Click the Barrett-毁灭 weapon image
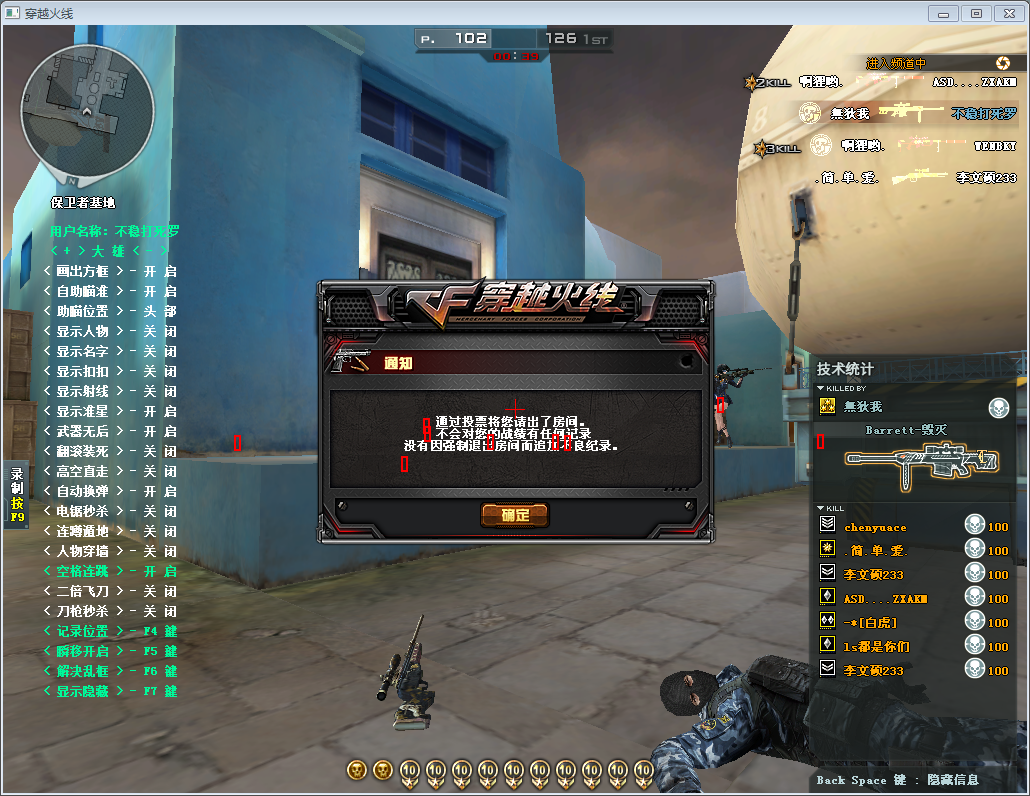 920,461
